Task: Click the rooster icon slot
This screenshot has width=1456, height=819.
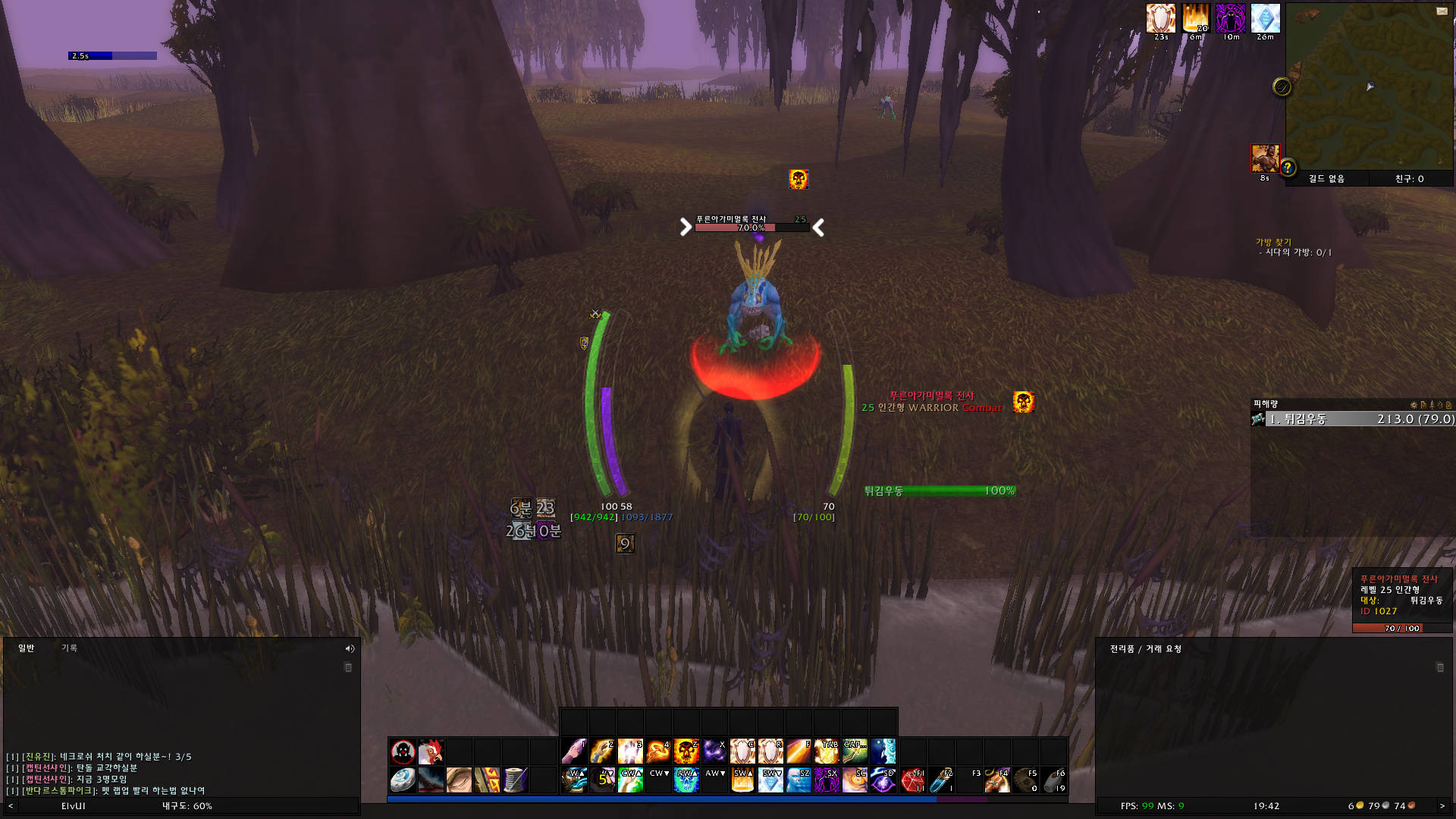Action: [431, 752]
